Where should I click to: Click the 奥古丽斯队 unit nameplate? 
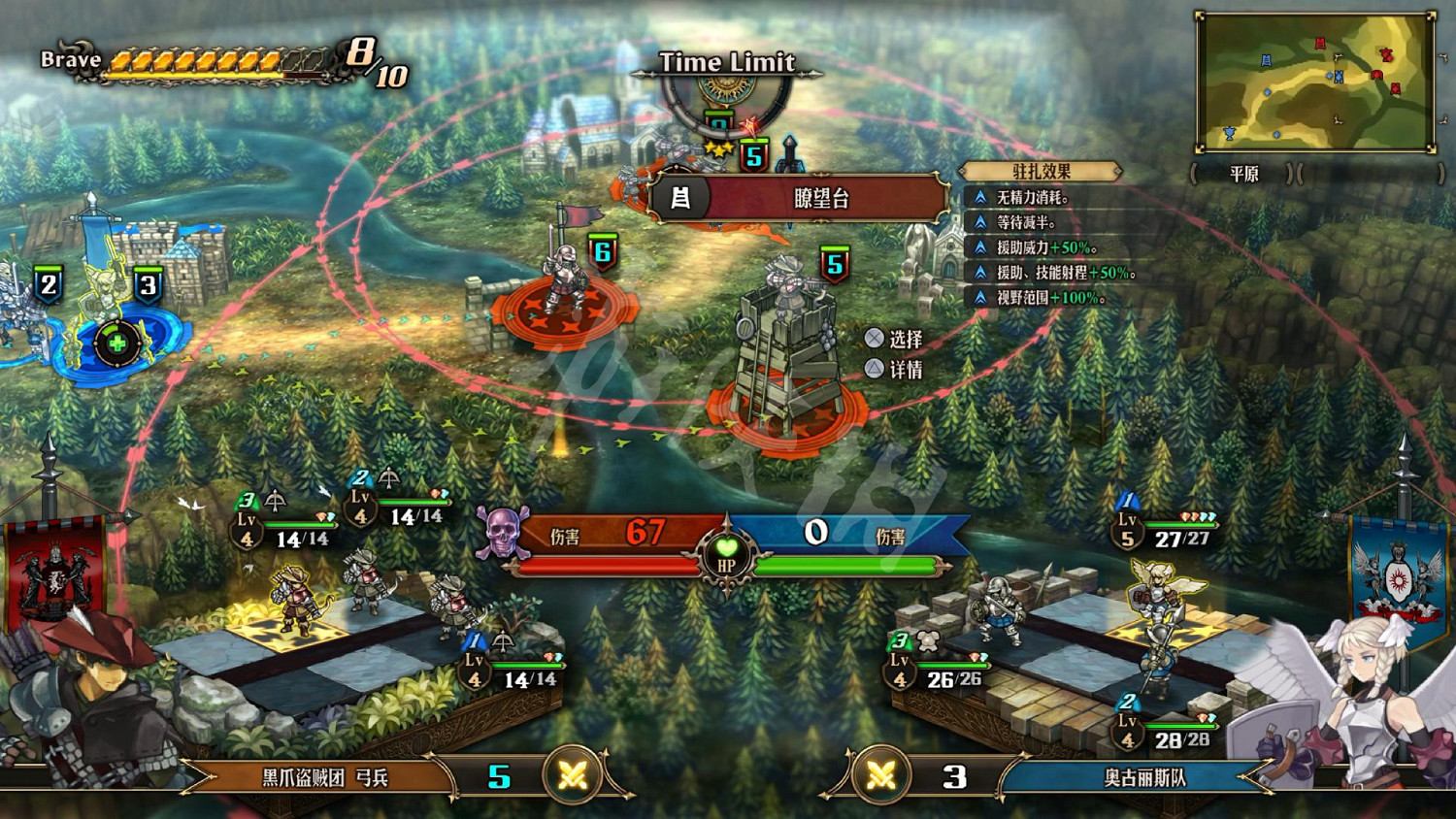[1143, 777]
